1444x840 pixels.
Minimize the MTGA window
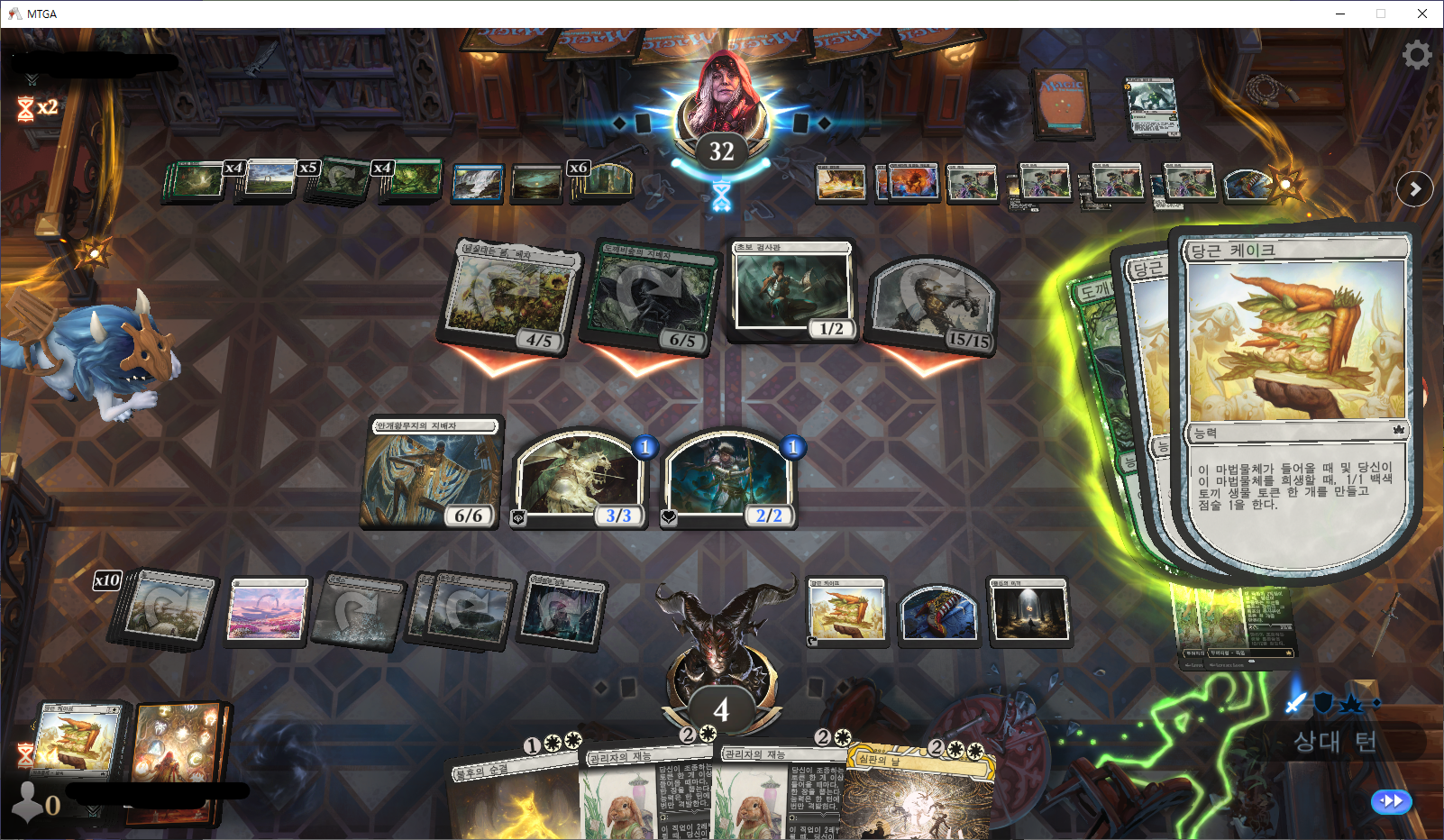point(1339,14)
